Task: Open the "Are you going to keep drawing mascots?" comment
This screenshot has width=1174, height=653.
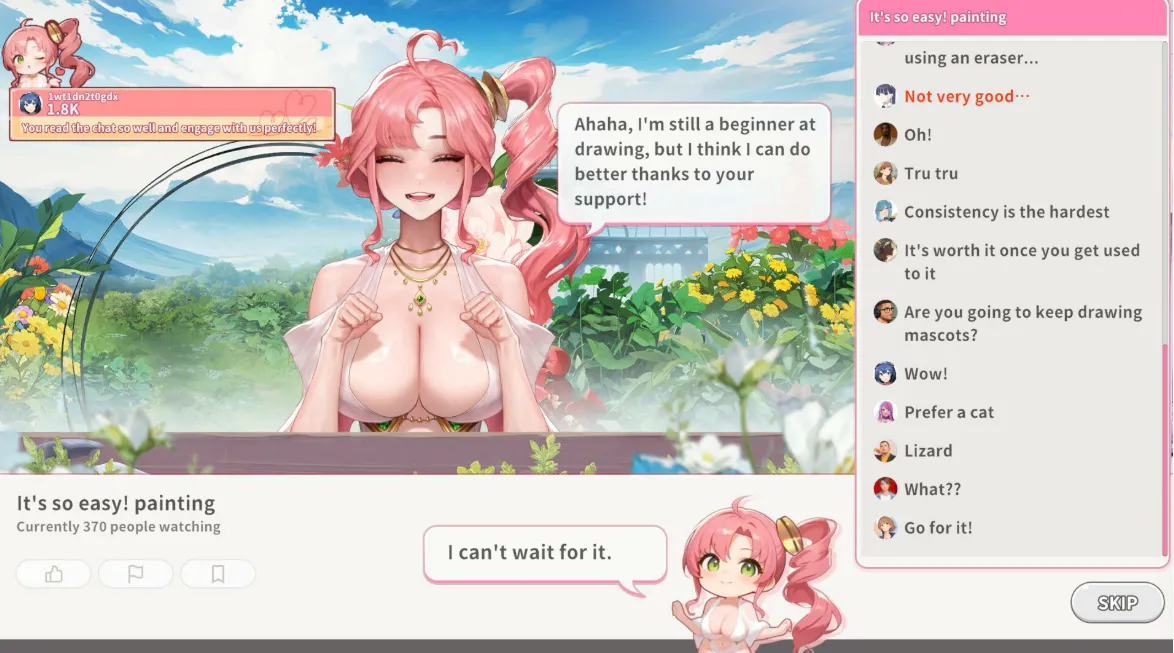Action: (1022, 323)
